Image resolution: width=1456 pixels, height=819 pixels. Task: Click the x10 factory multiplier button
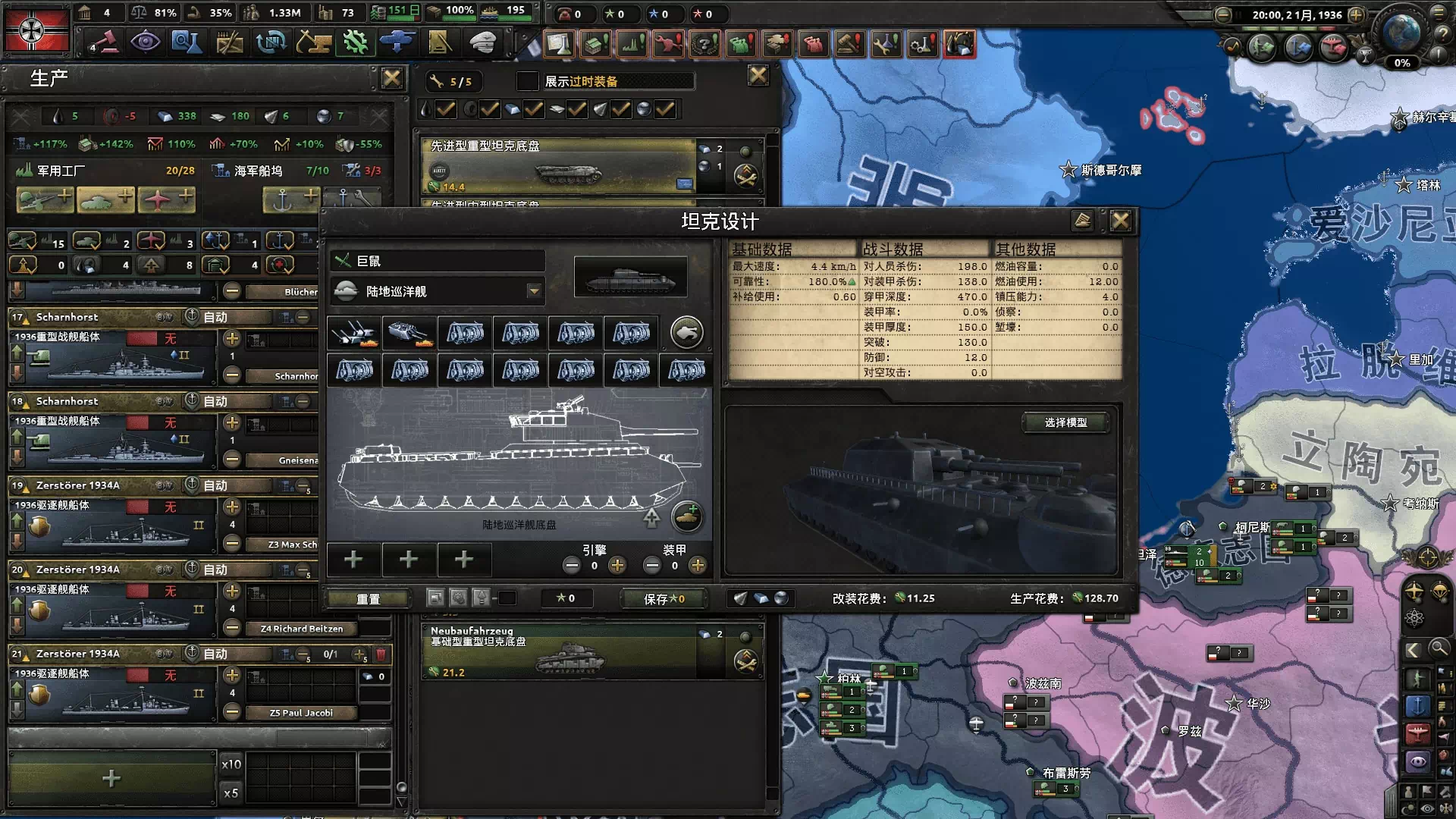tap(231, 764)
